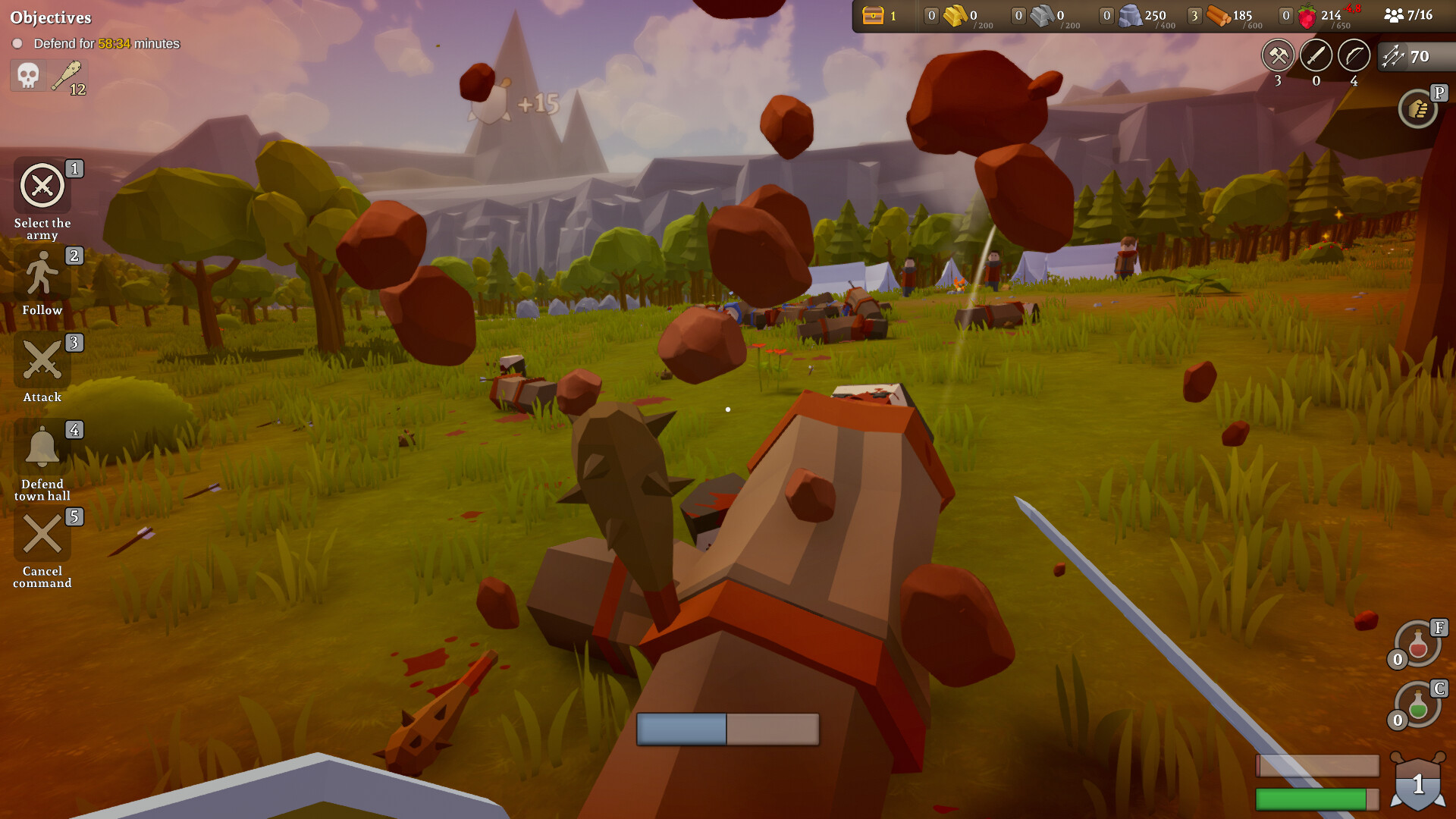Open the fist icon menu
Viewport: 1456px width, 819px height.
point(1418,110)
